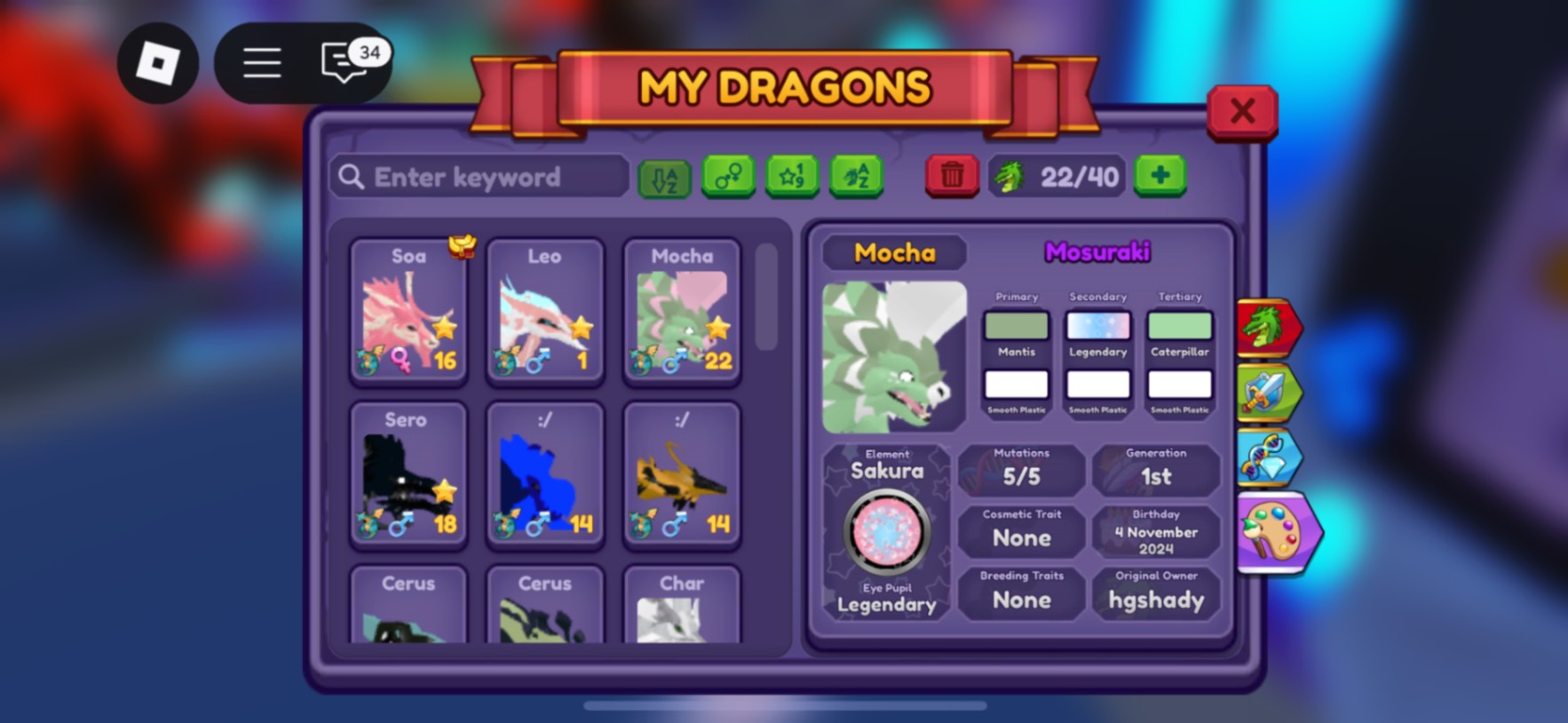
Task: Sort dragons by level using star icon
Action: tap(792, 177)
